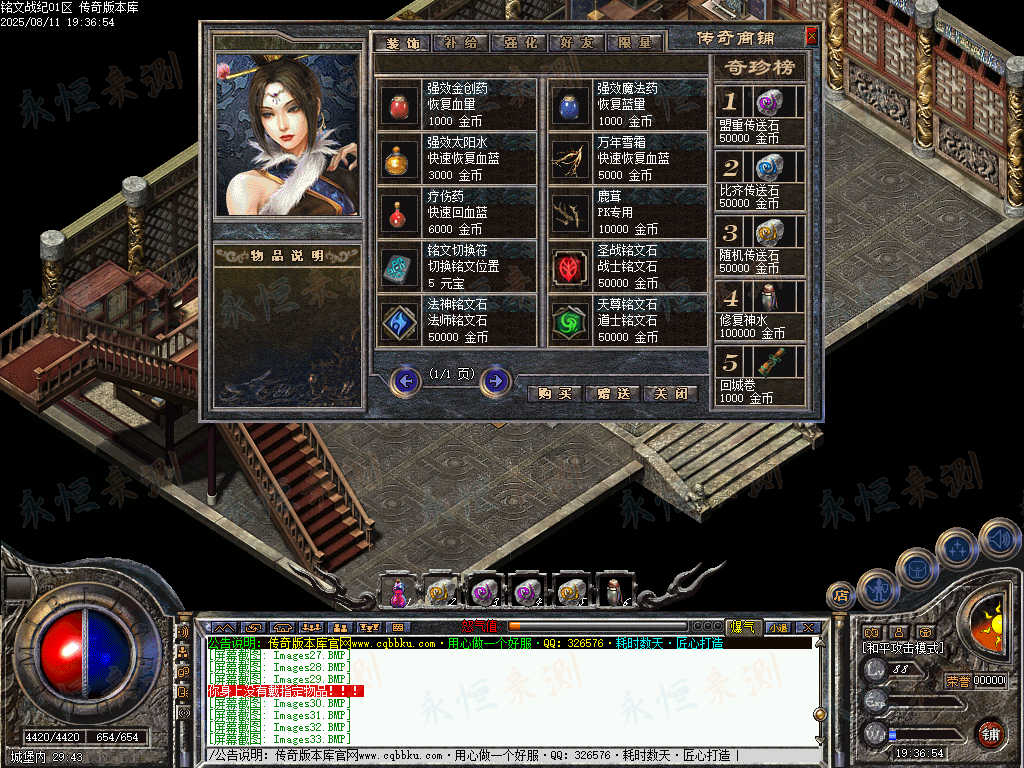Go to the next shop page arrow
Image resolution: width=1024 pixels, height=768 pixels.
pyautogui.click(x=495, y=381)
